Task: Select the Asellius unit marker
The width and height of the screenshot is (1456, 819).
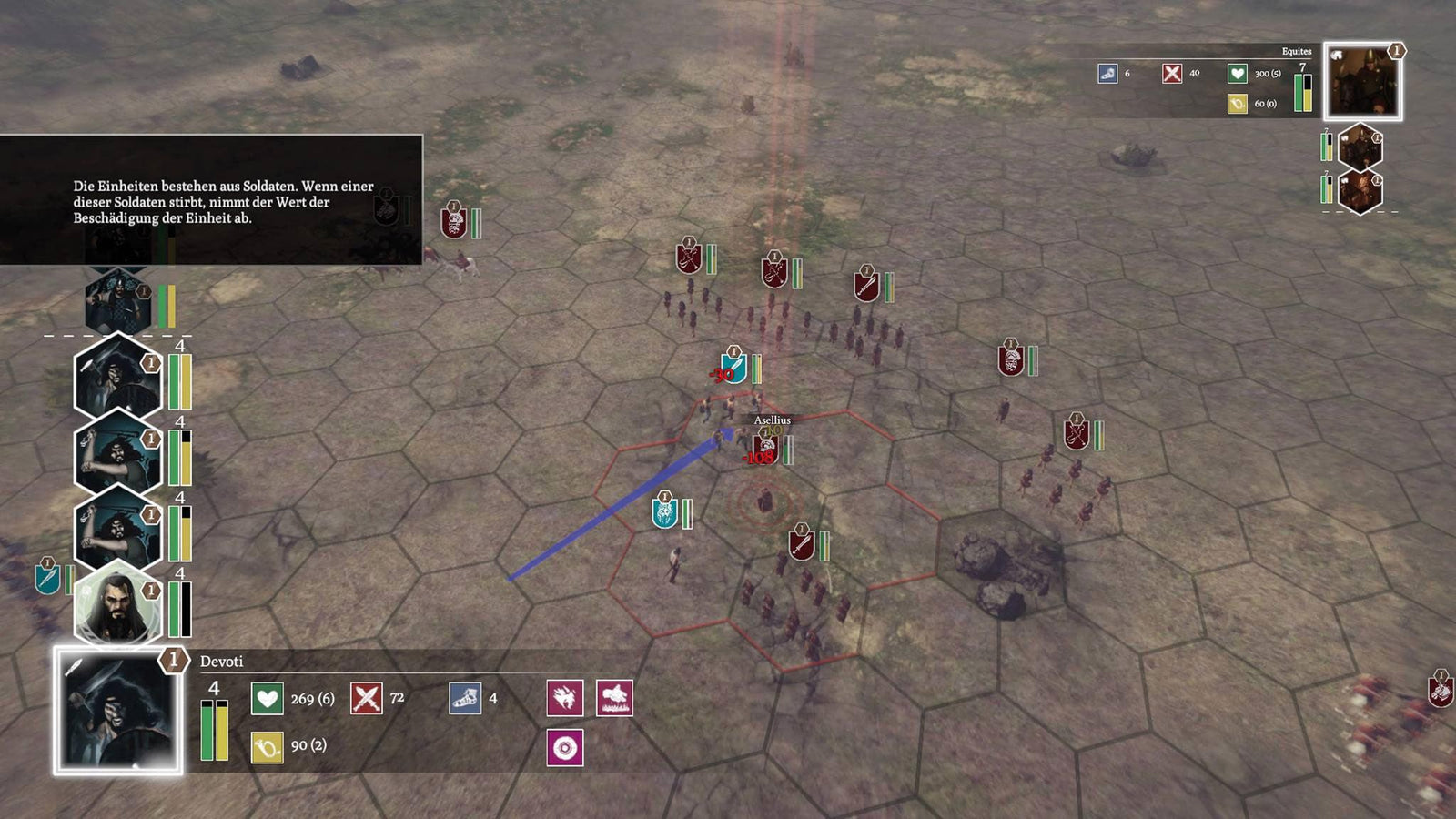Action: 765,448
